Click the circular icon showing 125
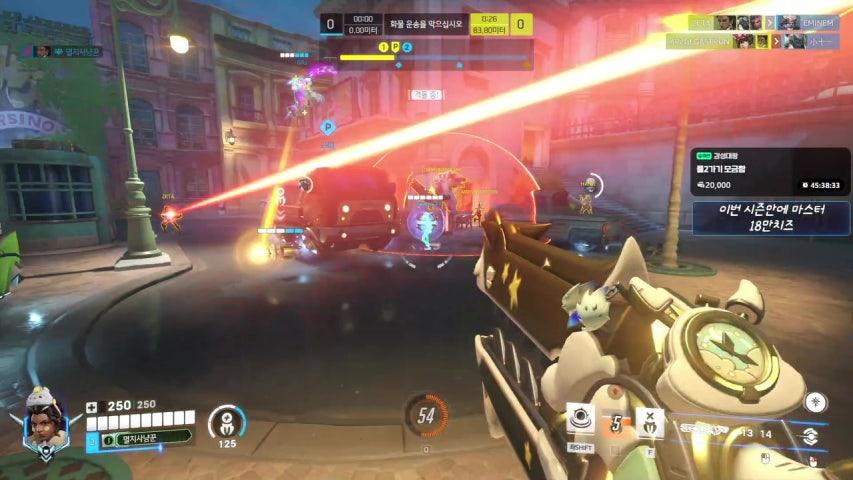The image size is (853, 480). (x=227, y=423)
